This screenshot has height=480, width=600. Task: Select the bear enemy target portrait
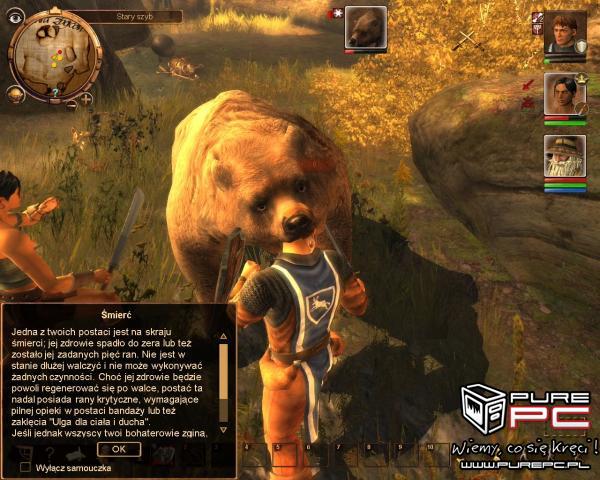coord(366,27)
